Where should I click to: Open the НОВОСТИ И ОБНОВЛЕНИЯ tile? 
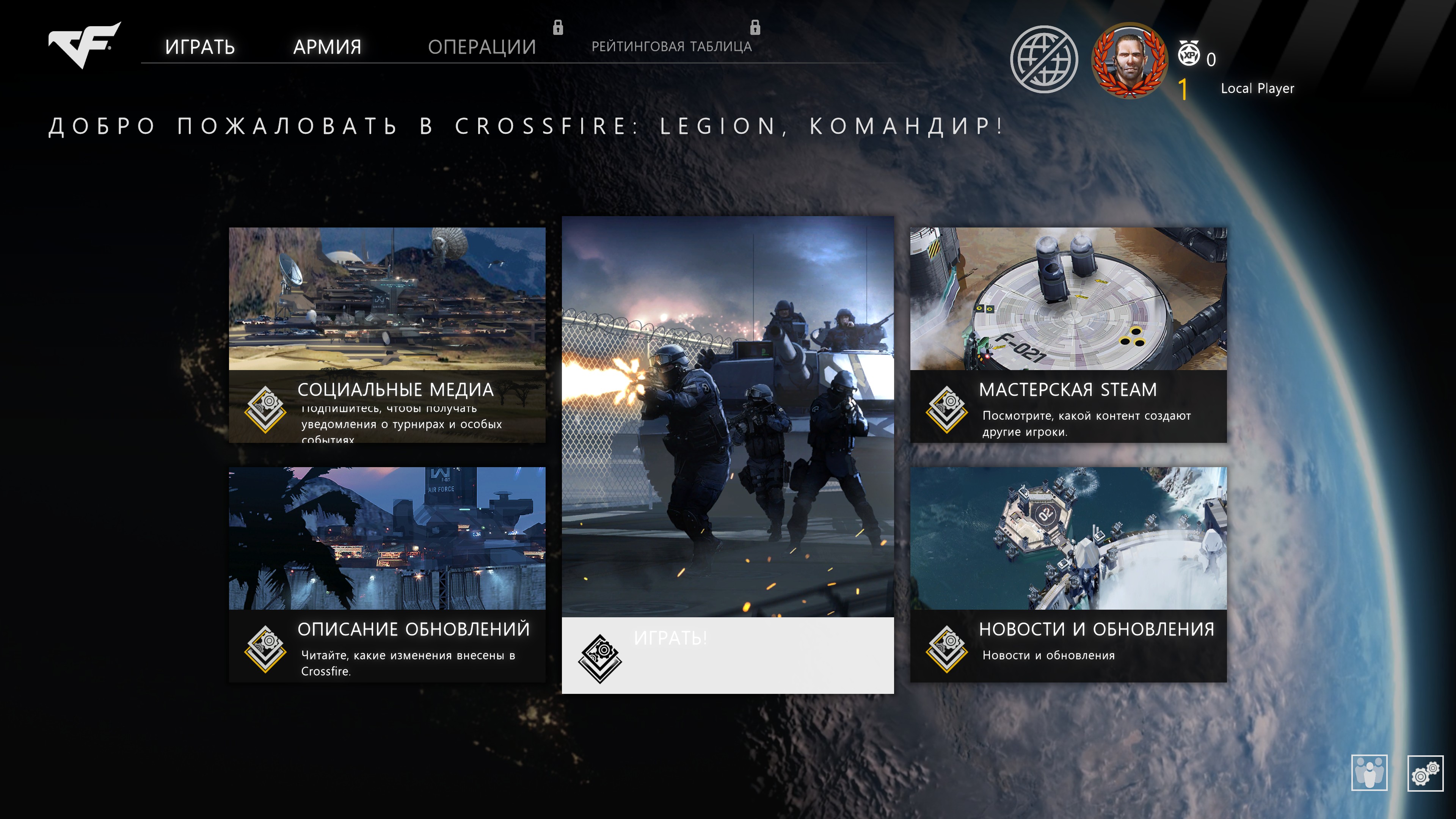[x=1068, y=574]
